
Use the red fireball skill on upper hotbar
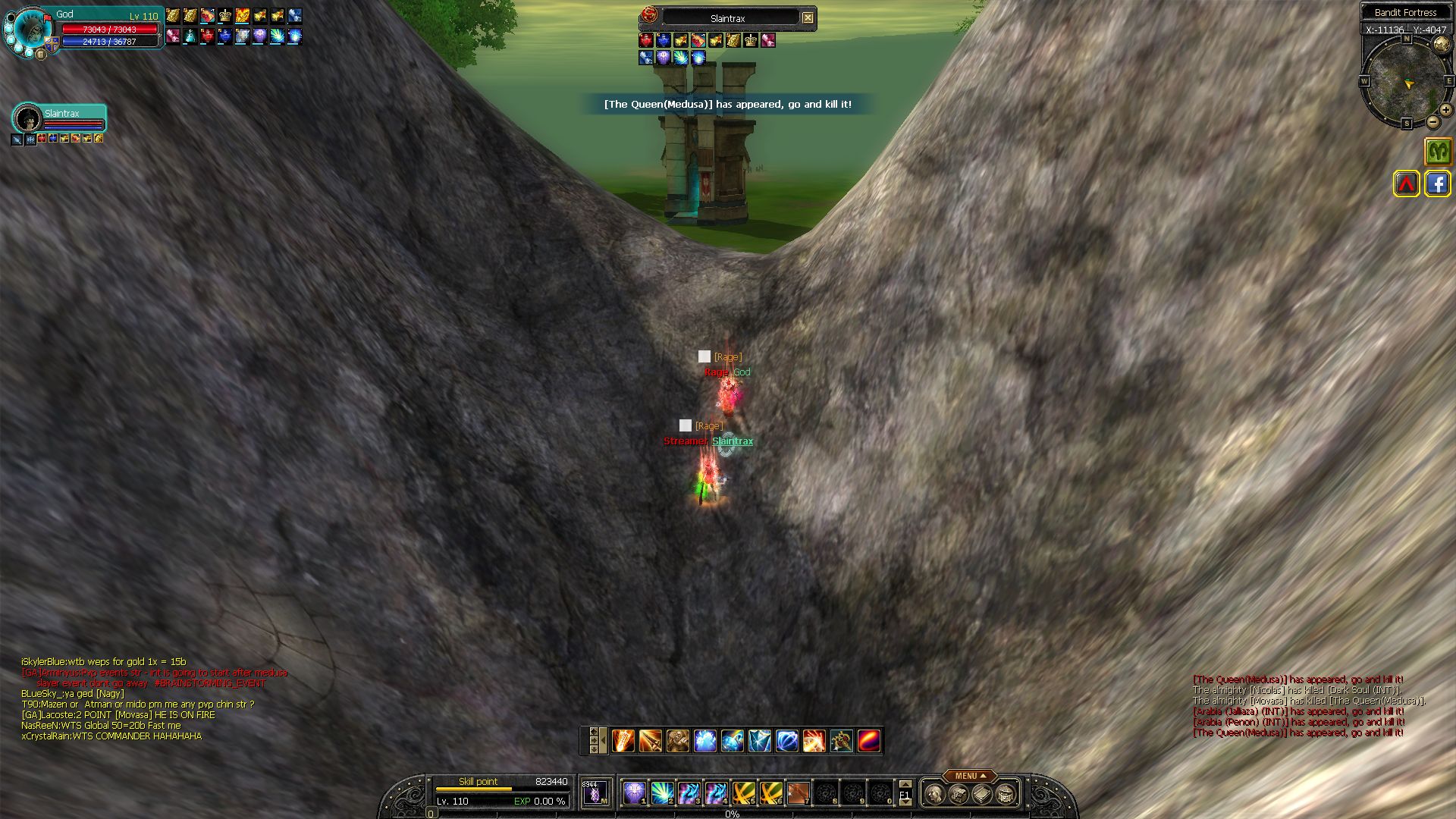click(869, 741)
